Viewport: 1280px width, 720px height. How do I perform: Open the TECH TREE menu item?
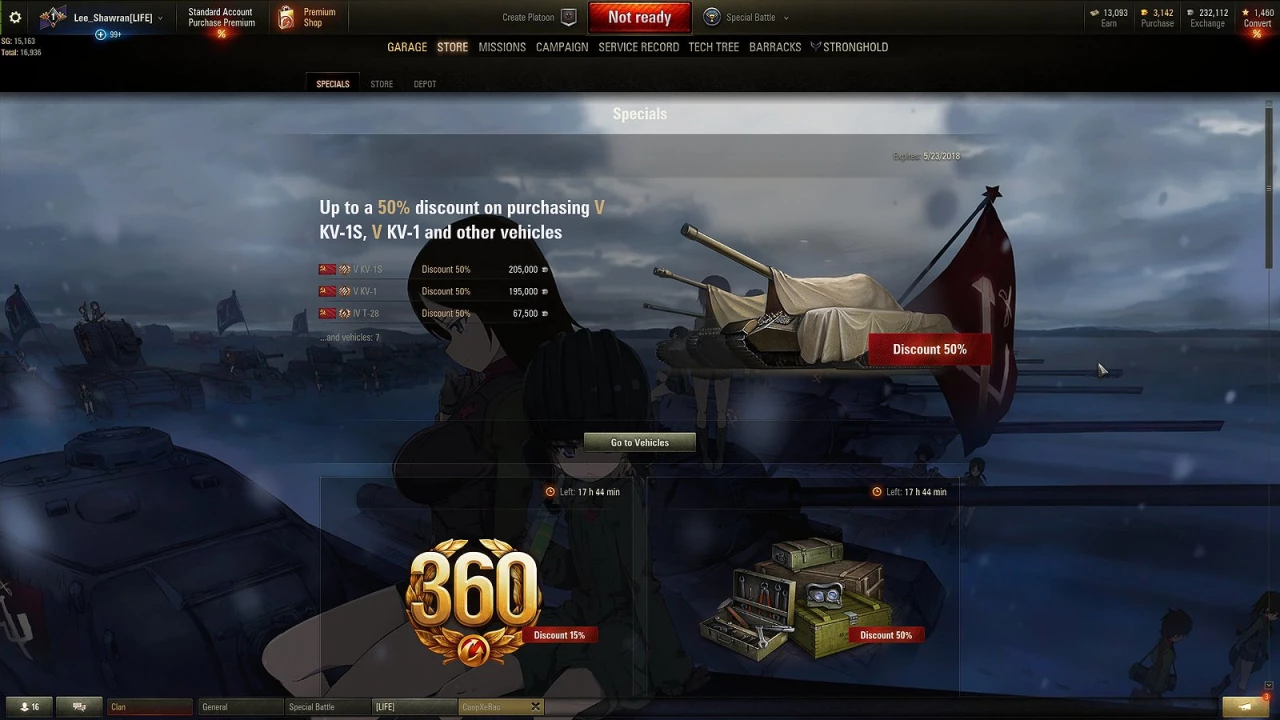(713, 46)
